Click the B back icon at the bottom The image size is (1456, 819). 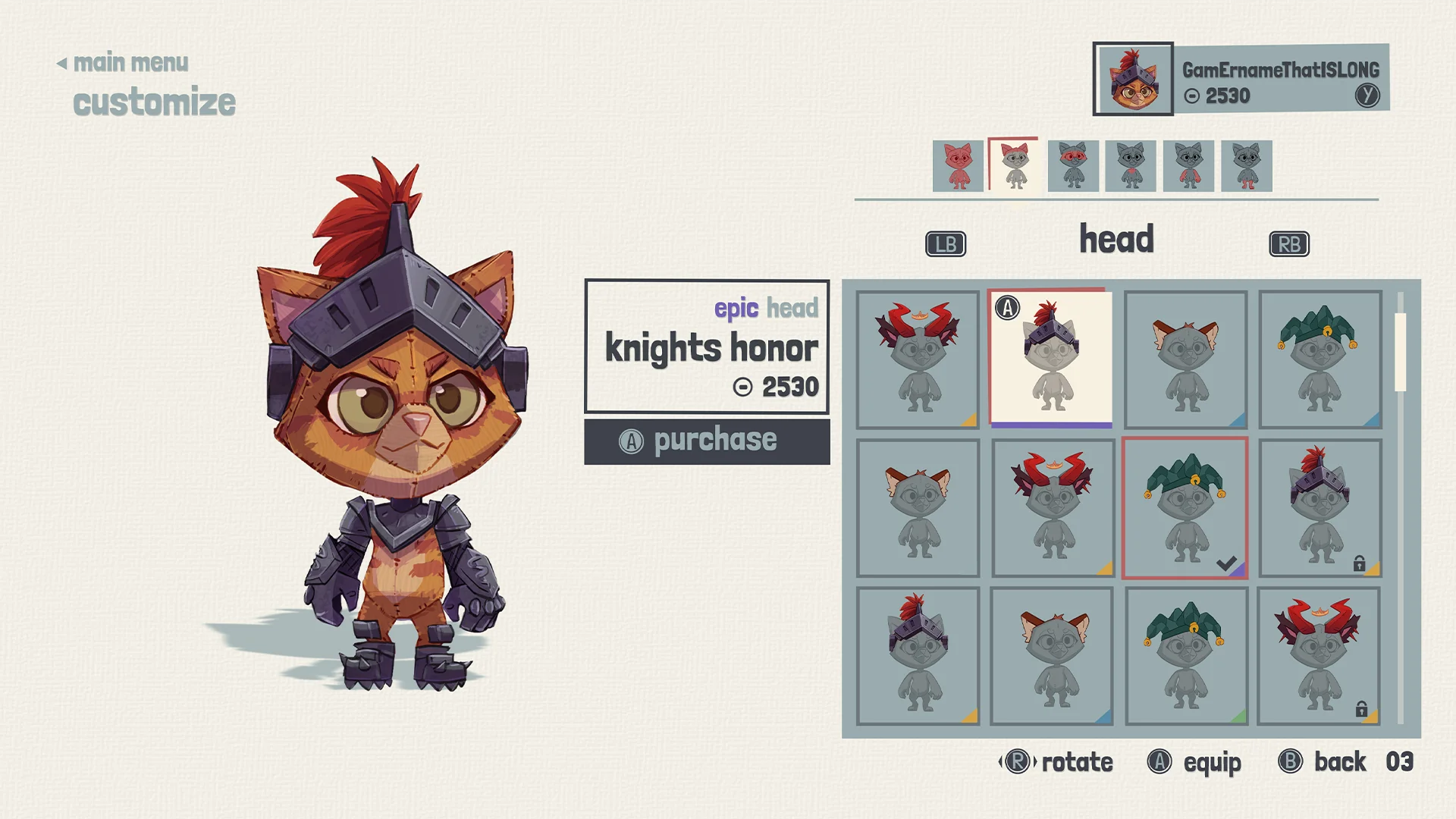click(x=1288, y=762)
